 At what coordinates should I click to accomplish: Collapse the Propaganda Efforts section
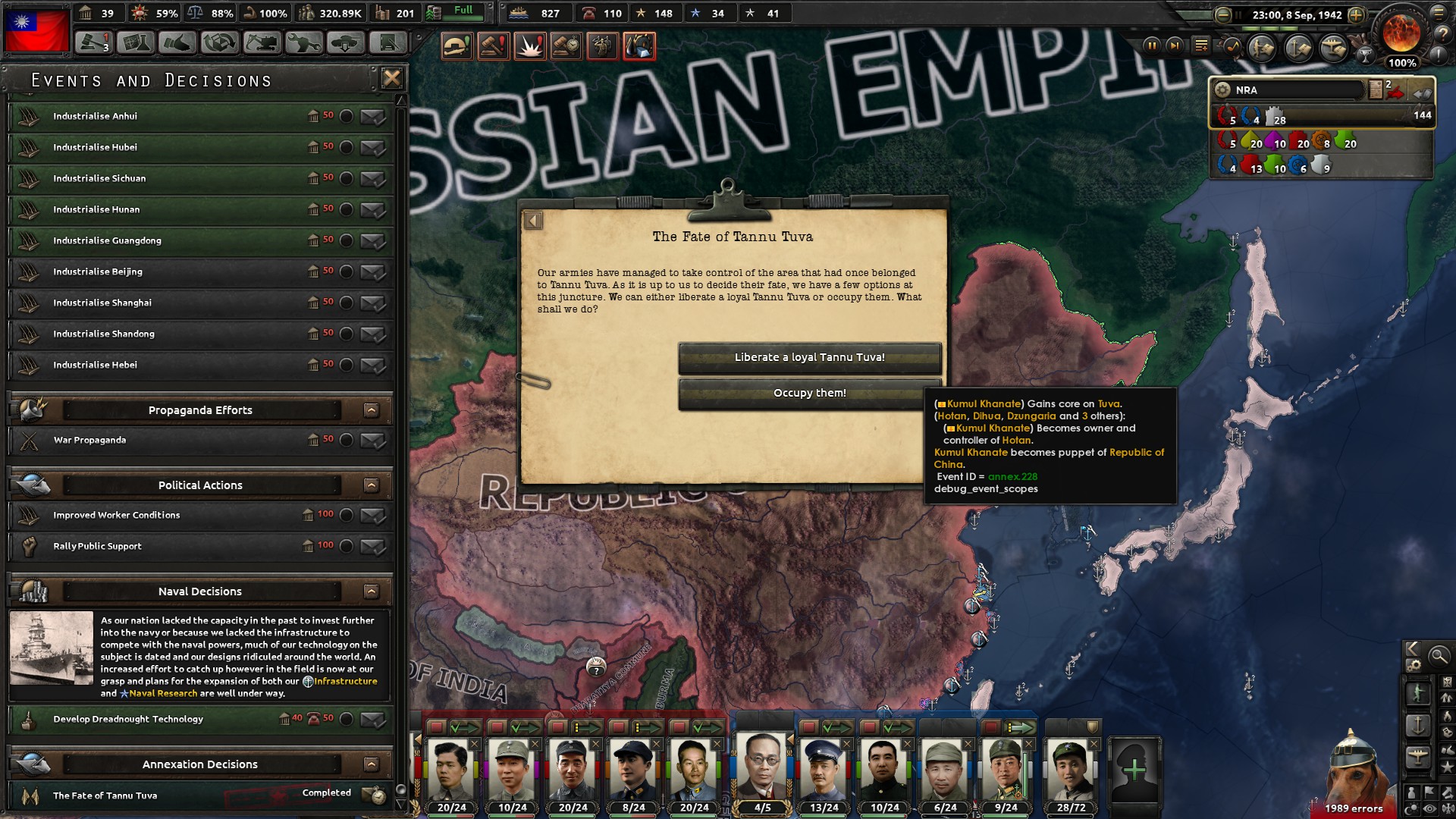(x=371, y=409)
